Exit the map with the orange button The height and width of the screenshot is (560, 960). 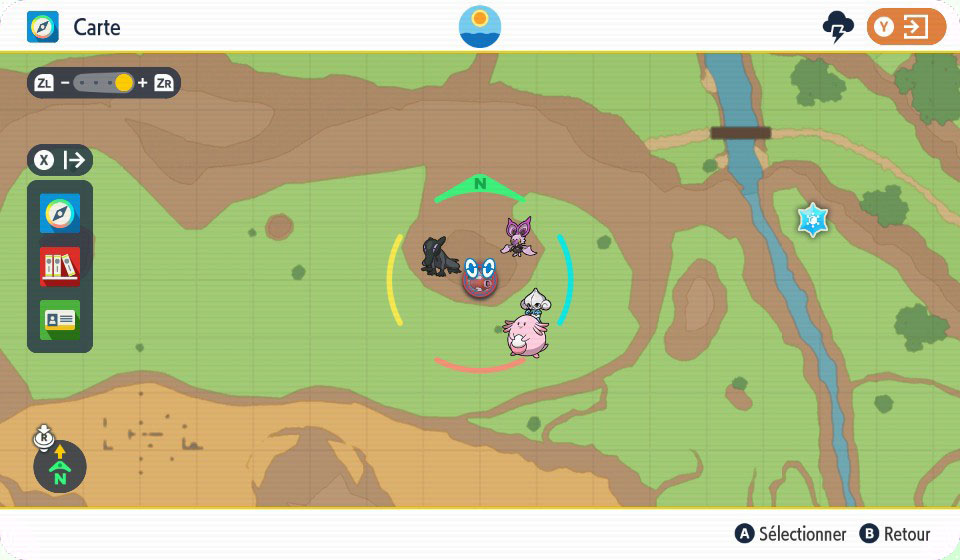pyautogui.click(x=906, y=27)
